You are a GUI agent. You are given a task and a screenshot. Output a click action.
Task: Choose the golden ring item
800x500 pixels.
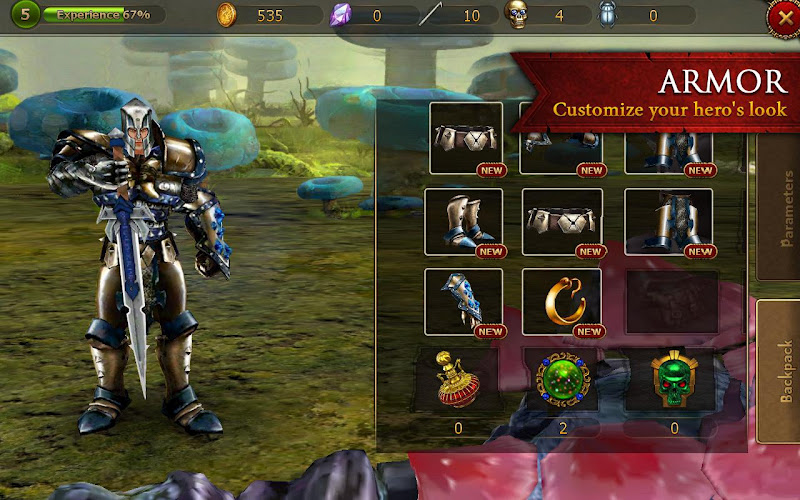pyautogui.click(x=562, y=302)
